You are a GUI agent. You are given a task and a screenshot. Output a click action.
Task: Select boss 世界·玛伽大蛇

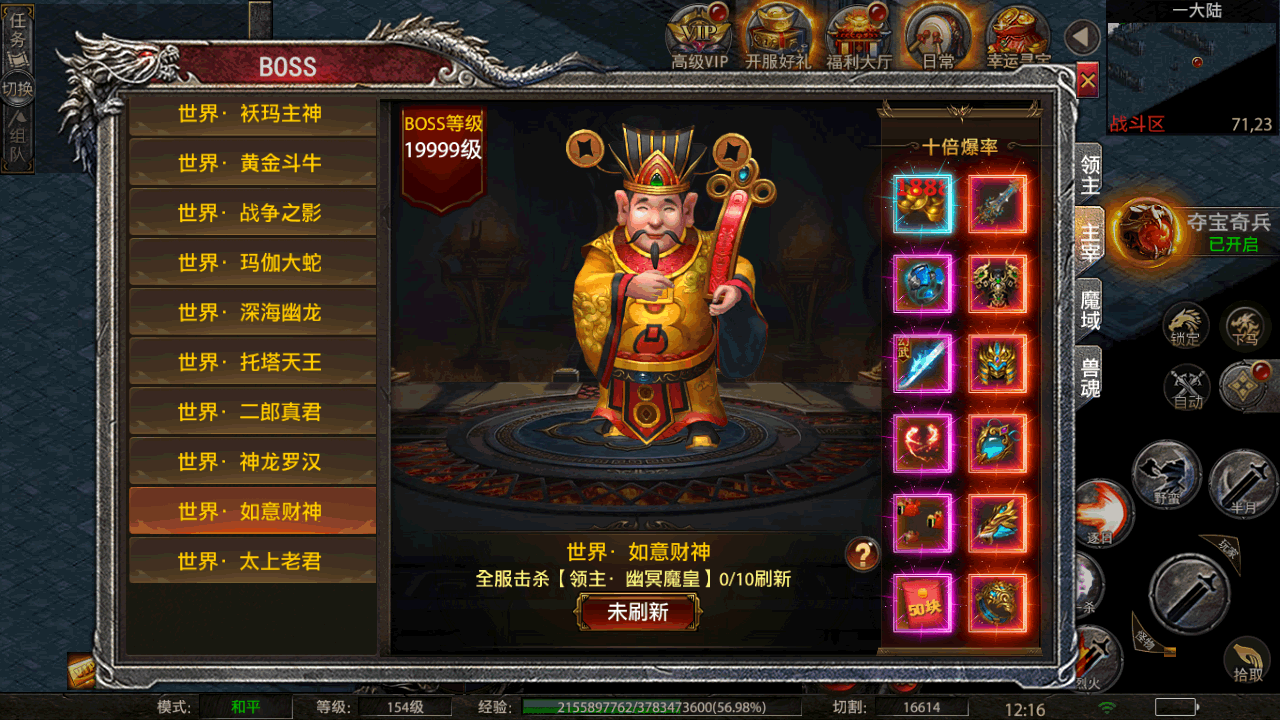tap(251, 263)
